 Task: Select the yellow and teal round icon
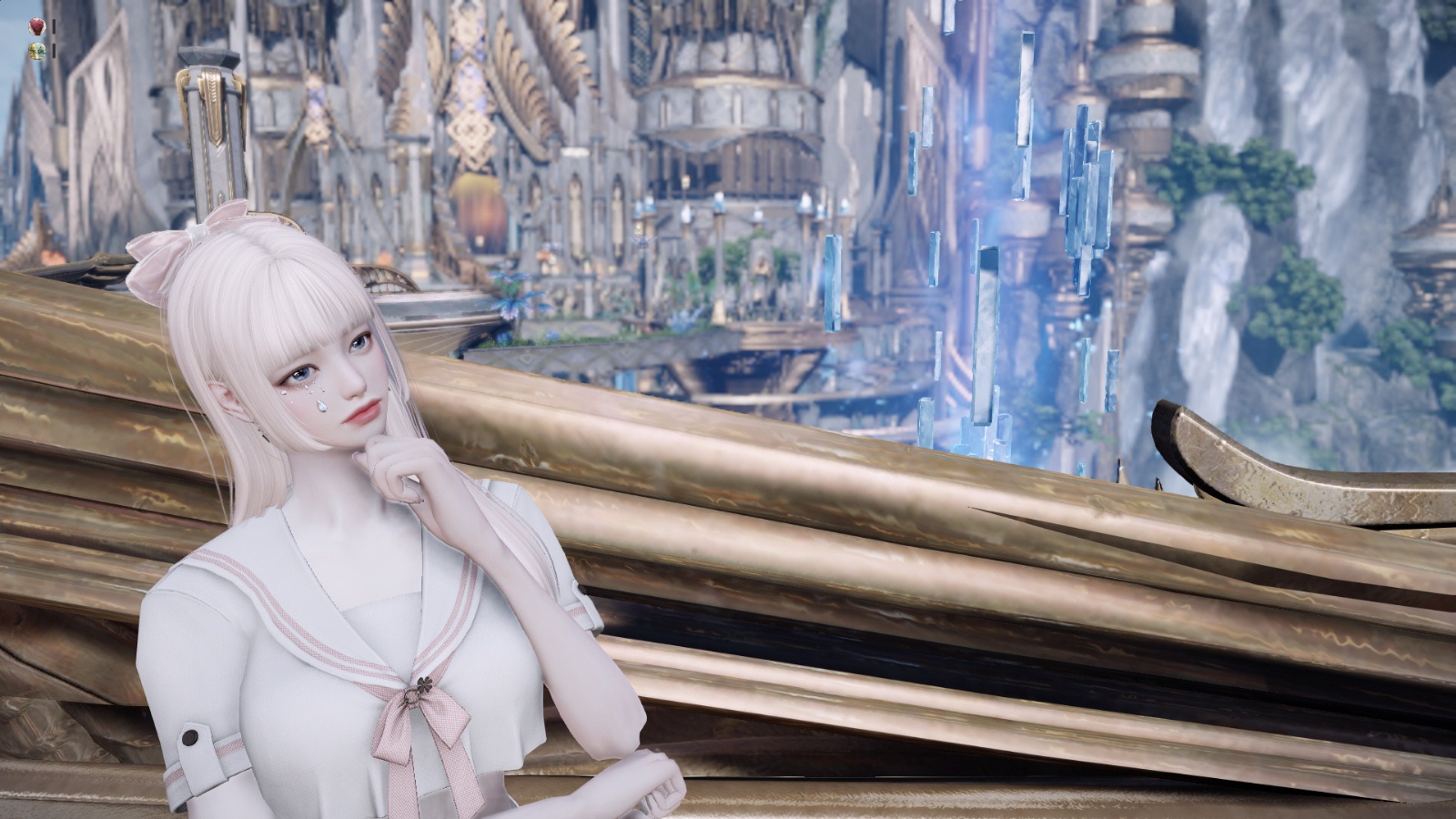click(36, 50)
